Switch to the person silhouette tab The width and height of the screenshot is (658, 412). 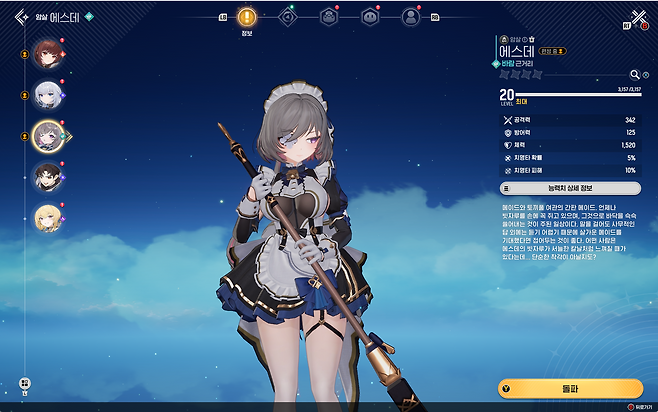[410, 17]
